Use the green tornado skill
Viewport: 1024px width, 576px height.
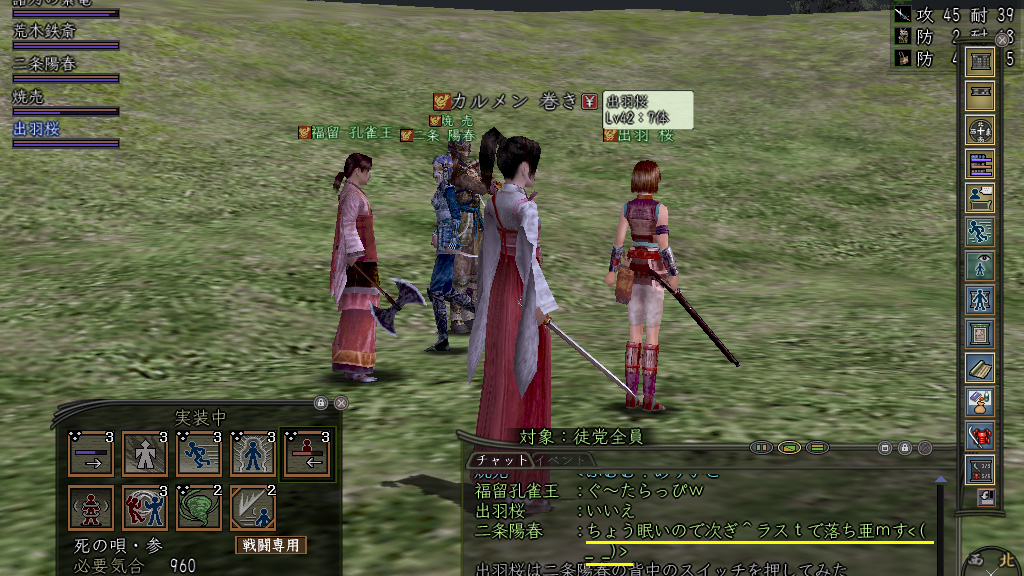198,507
